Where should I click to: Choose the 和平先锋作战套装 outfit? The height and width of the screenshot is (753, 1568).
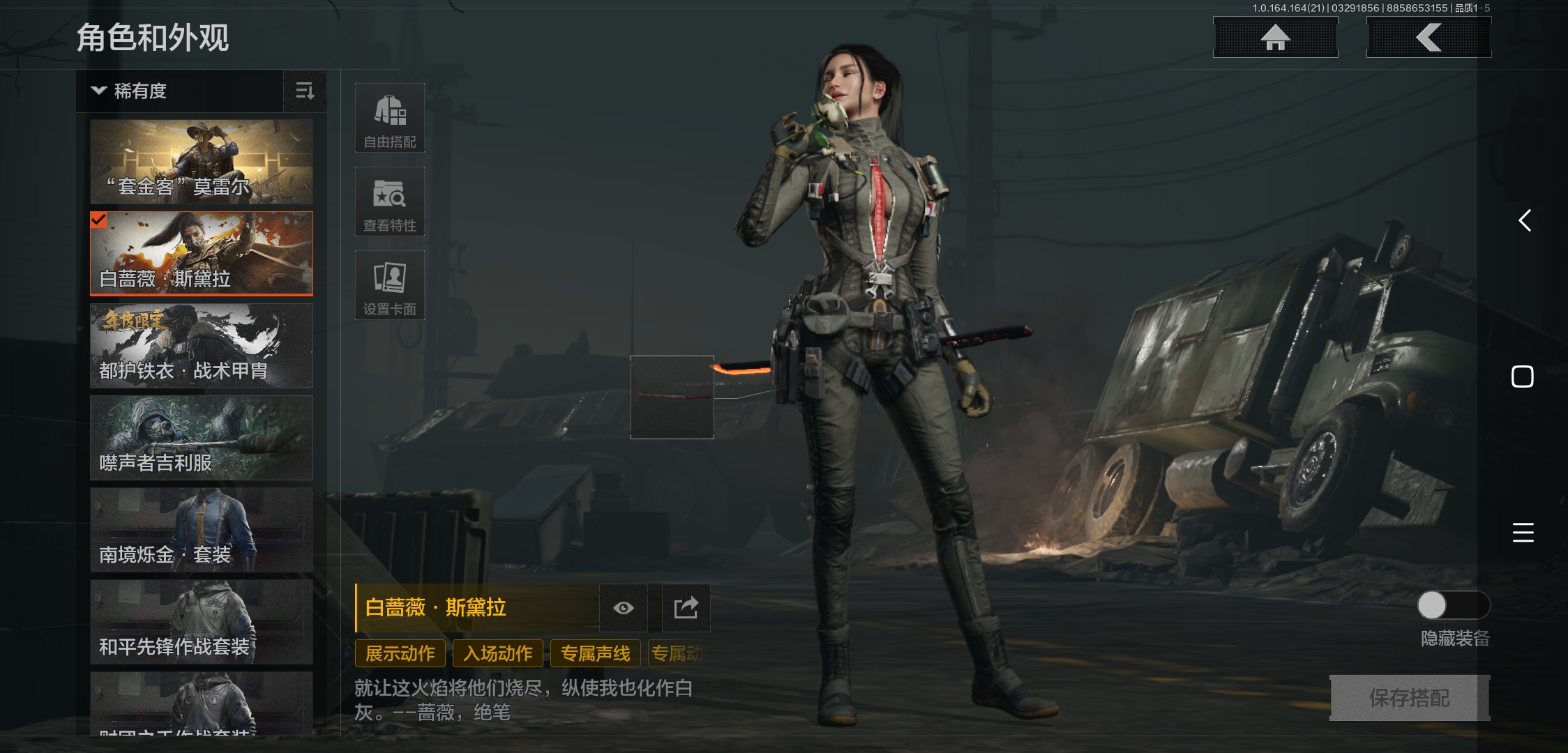click(202, 622)
